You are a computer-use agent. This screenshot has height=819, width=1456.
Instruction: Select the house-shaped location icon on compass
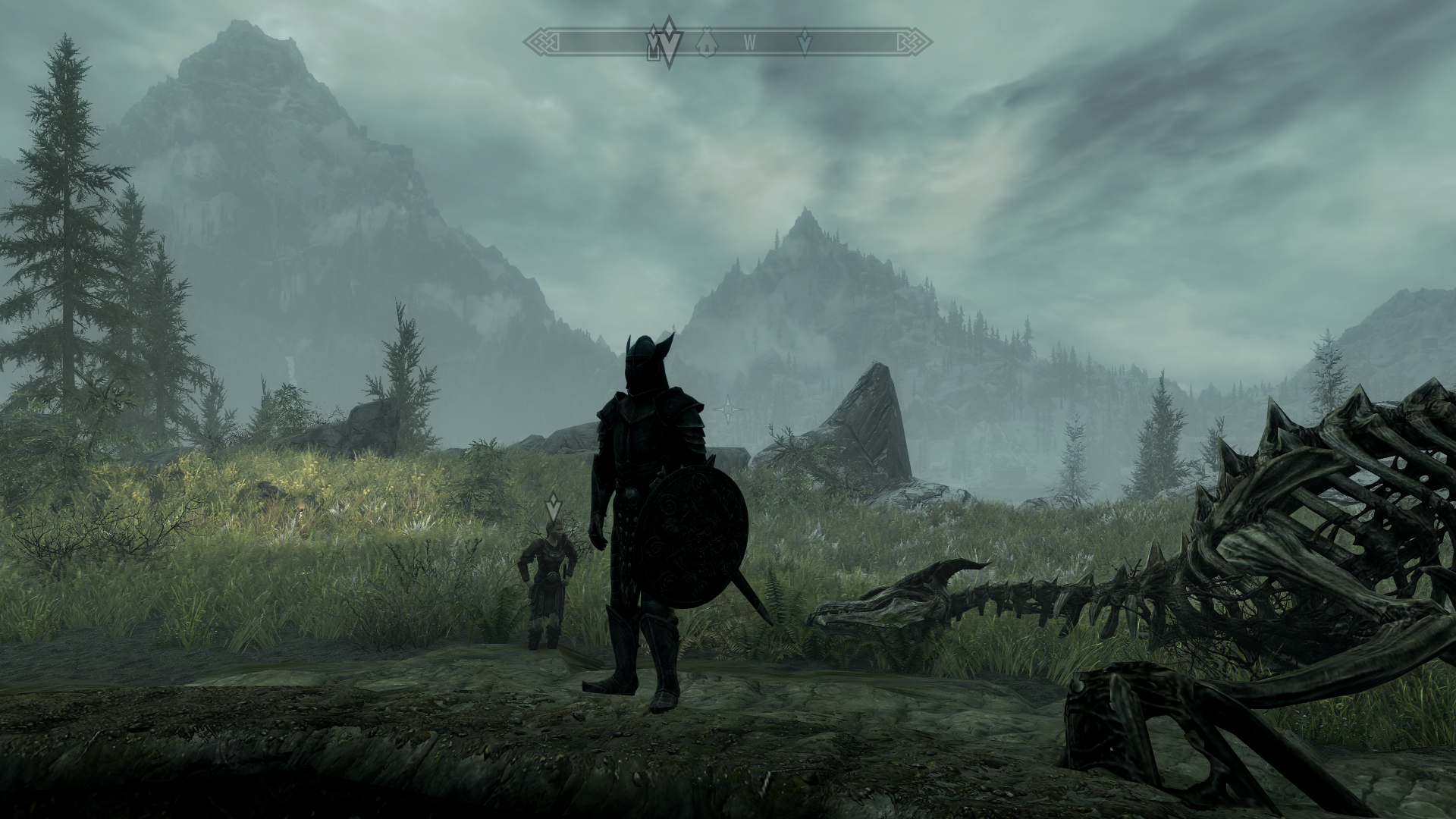point(707,42)
